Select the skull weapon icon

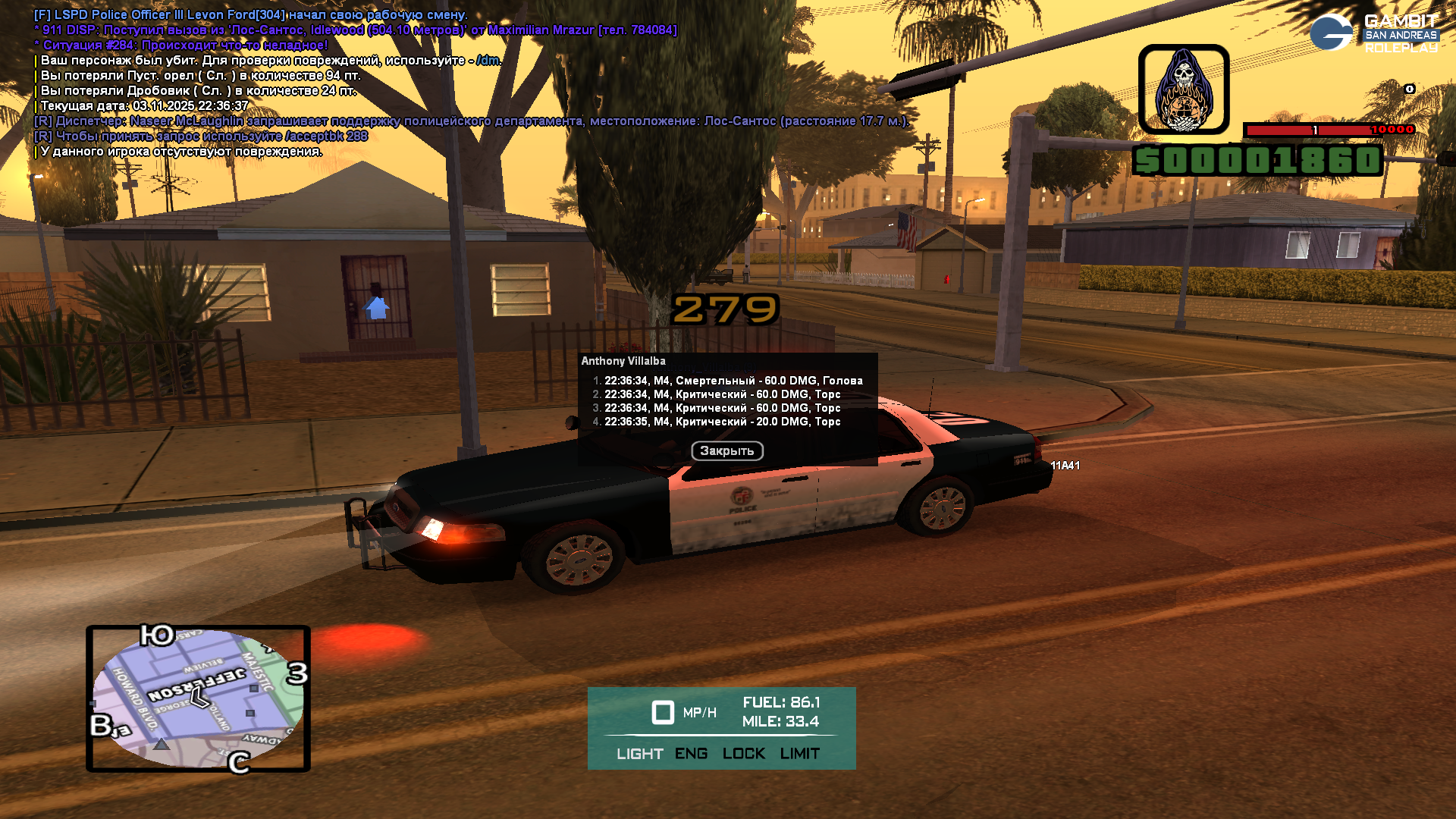1183,89
